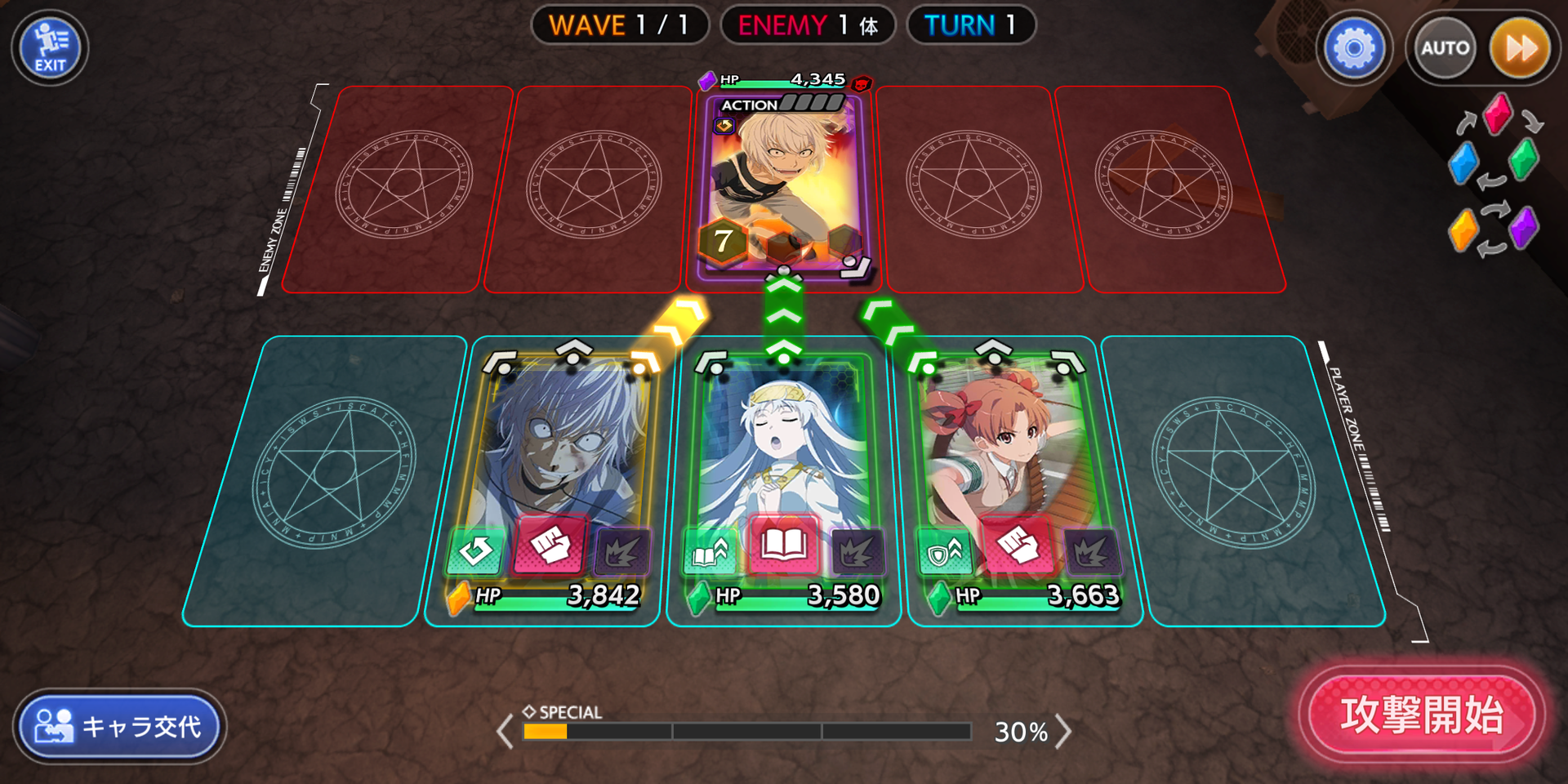The image size is (1568, 784).
Task: Choose the fist attack skill on the 3,663 HP card
Action: [1017, 545]
